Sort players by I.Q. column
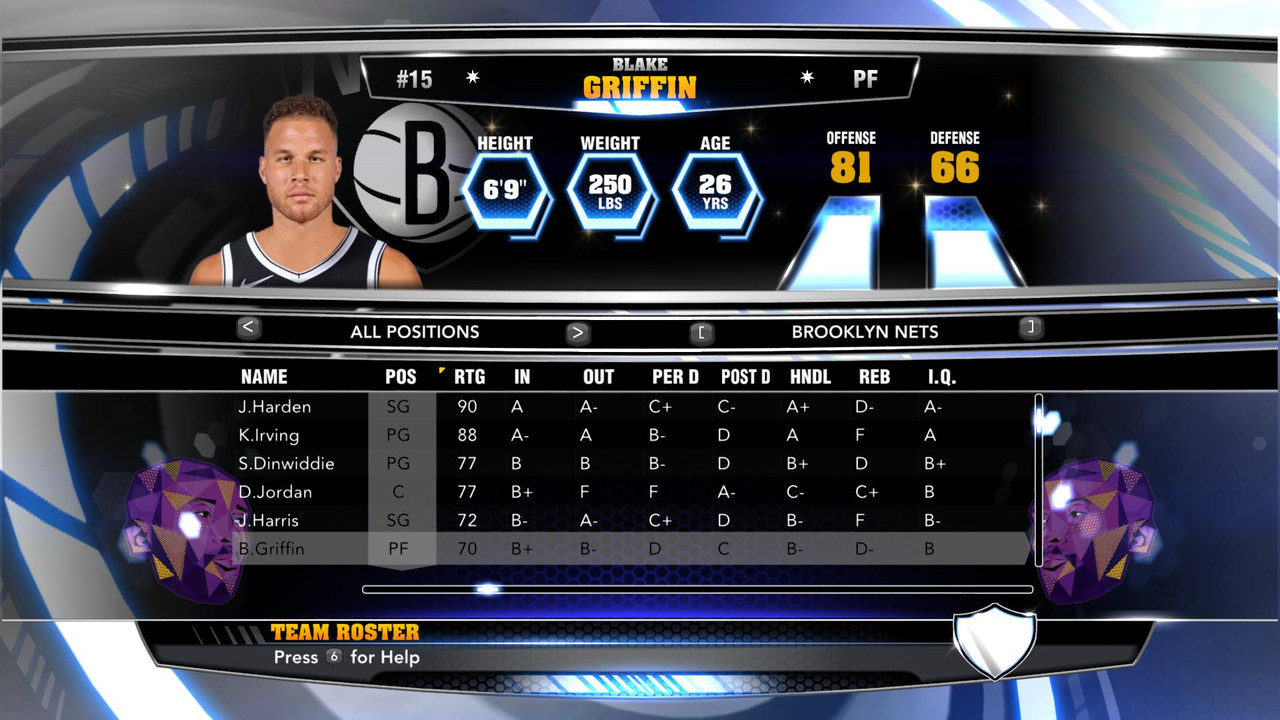Viewport: 1280px width, 720px height. 942,377
